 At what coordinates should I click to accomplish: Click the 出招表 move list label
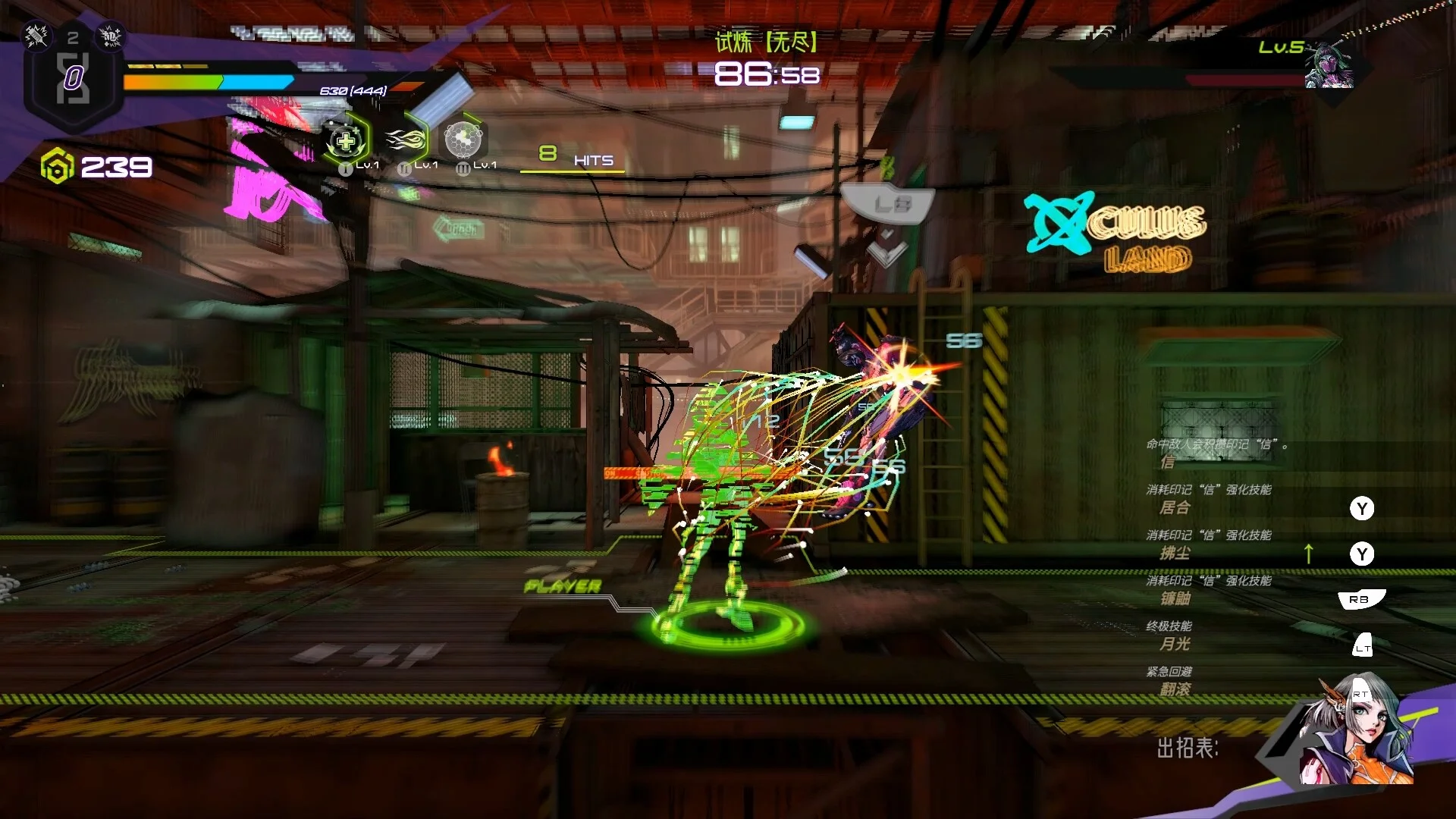tap(1187, 748)
